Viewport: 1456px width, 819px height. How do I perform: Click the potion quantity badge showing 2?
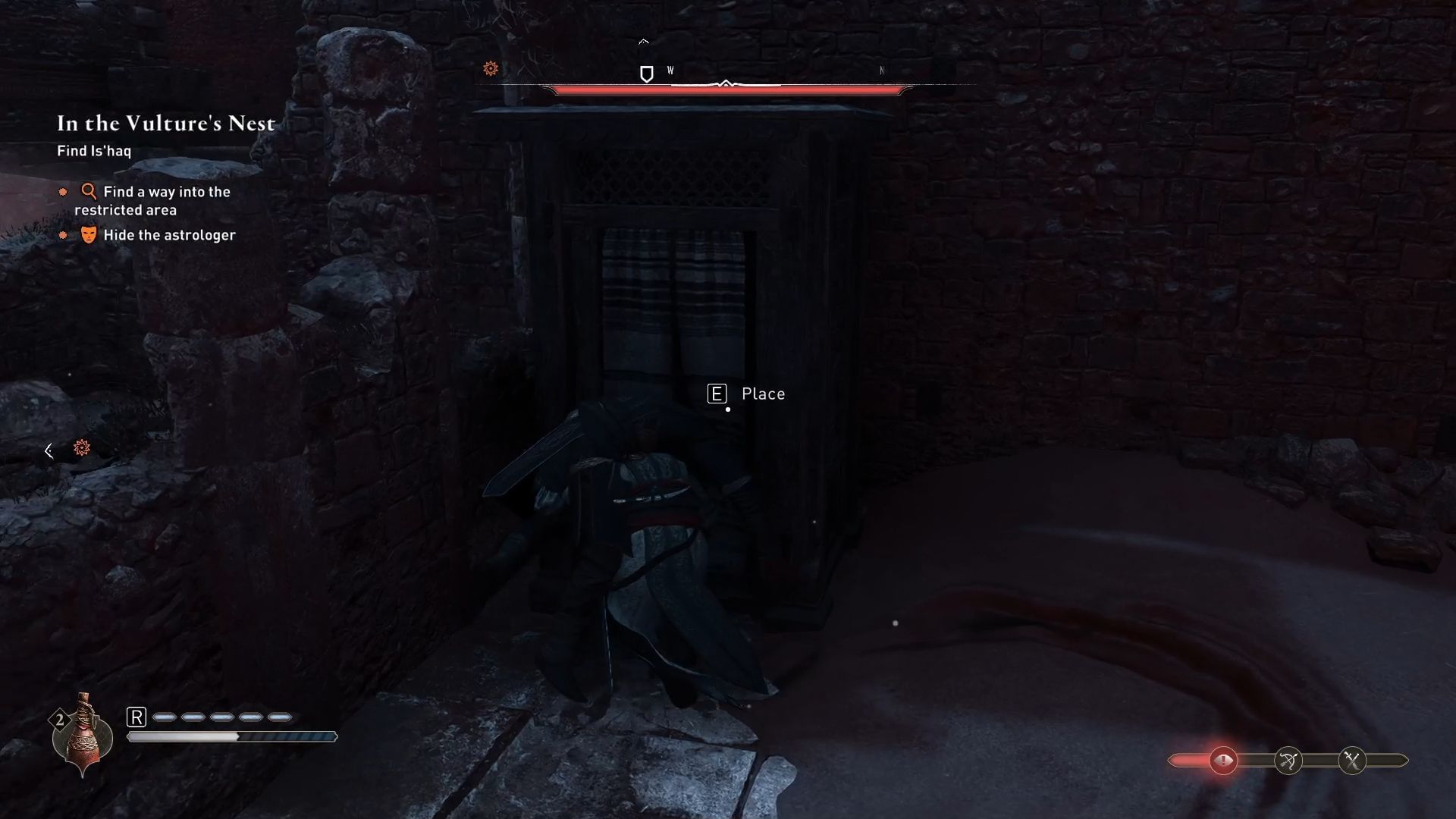coord(59,720)
